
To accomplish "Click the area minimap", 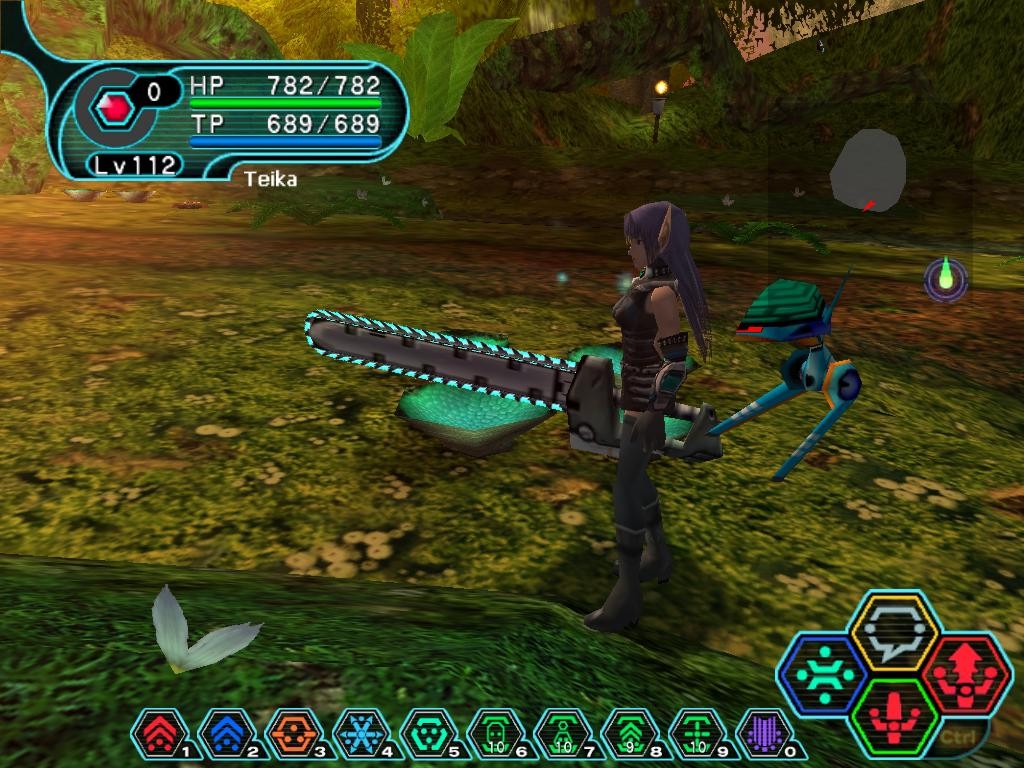I will [867, 171].
